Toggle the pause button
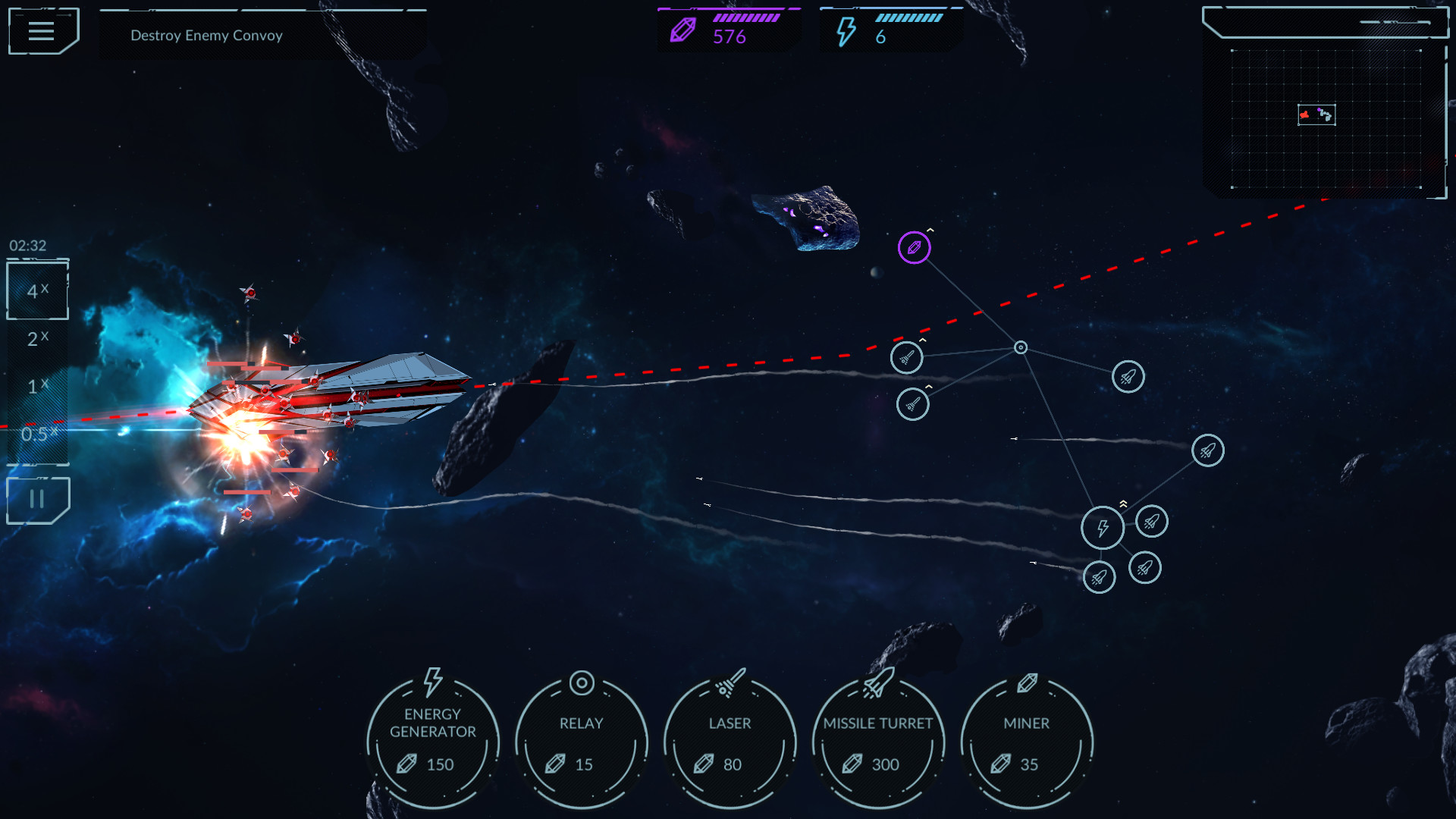1456x819 pixels. tap(37, 499)
